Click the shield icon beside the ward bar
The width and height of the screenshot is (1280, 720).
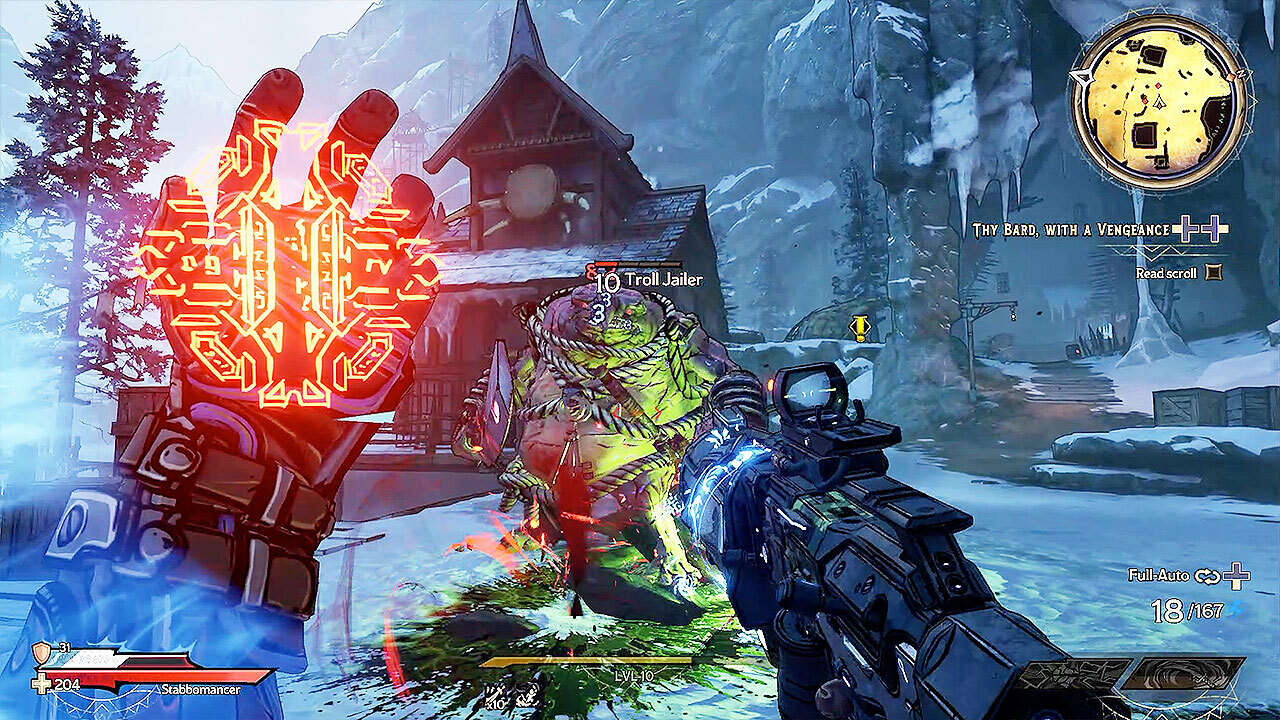pos(41,653)
